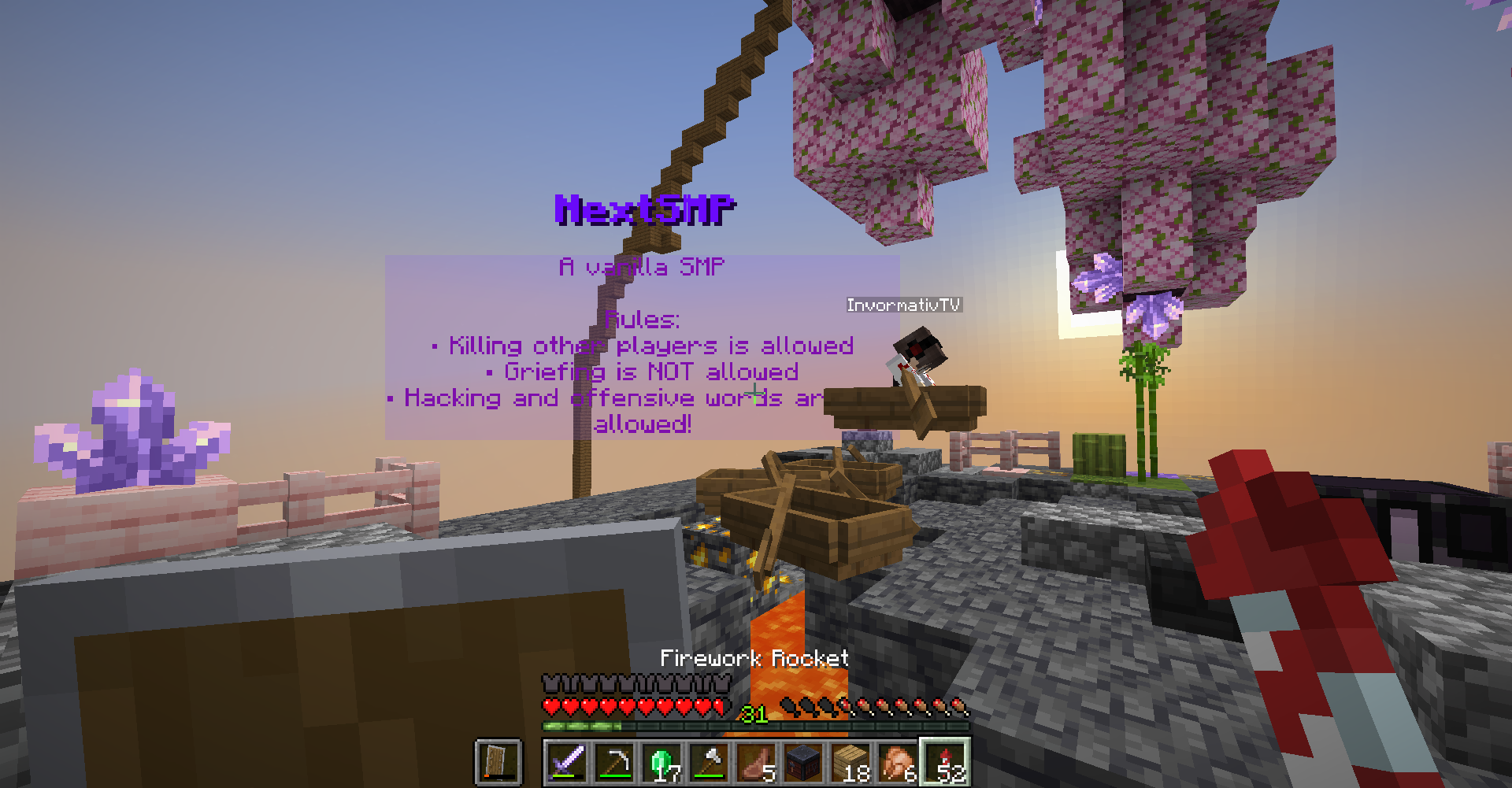Click the Firework Rocket item name text
The image size is (1512, 788).
[x=754, y=659]
